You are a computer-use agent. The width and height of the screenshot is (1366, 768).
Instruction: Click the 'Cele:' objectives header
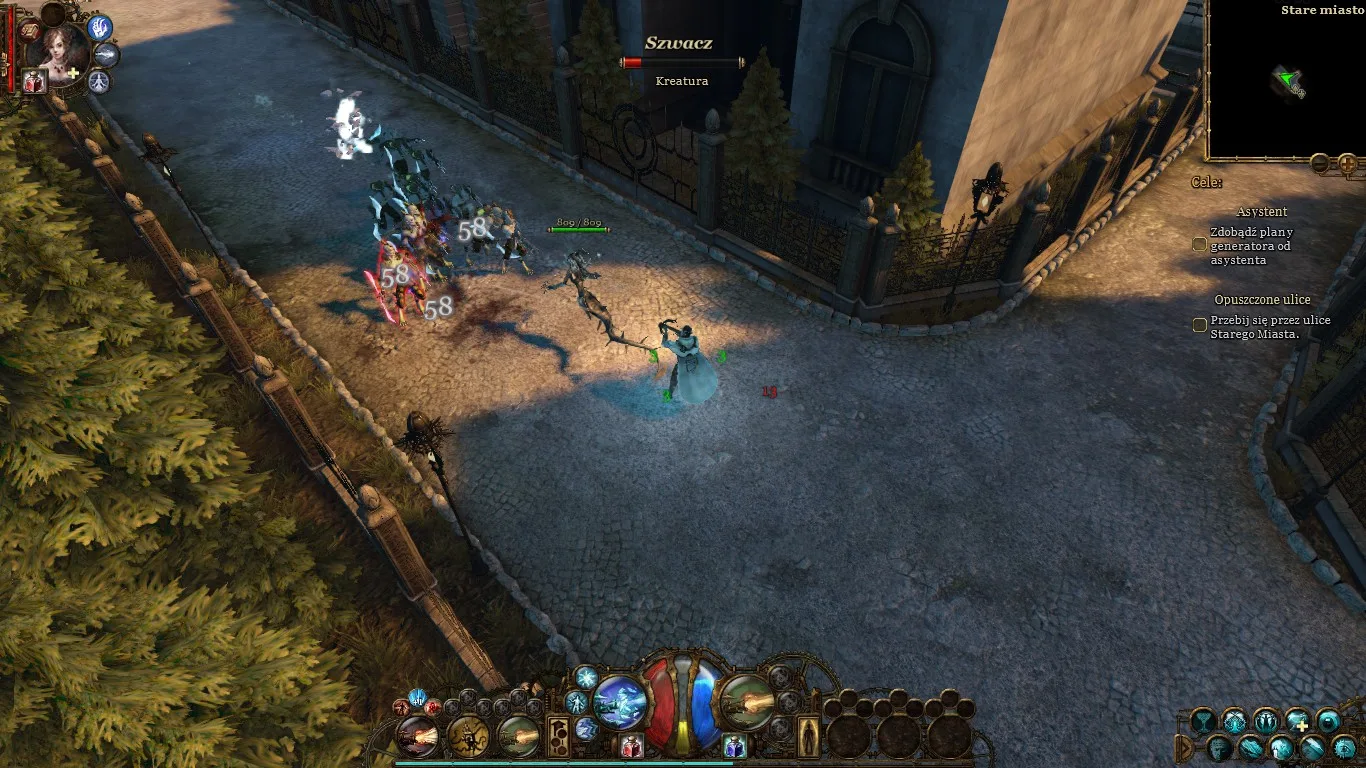click(x=1207, y=182)
